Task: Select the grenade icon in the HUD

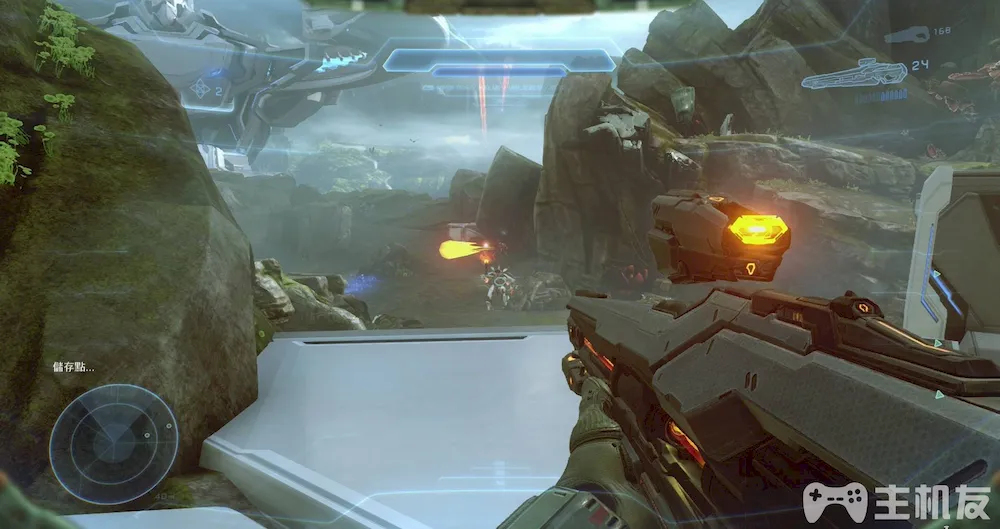Action: pos(202,89)
